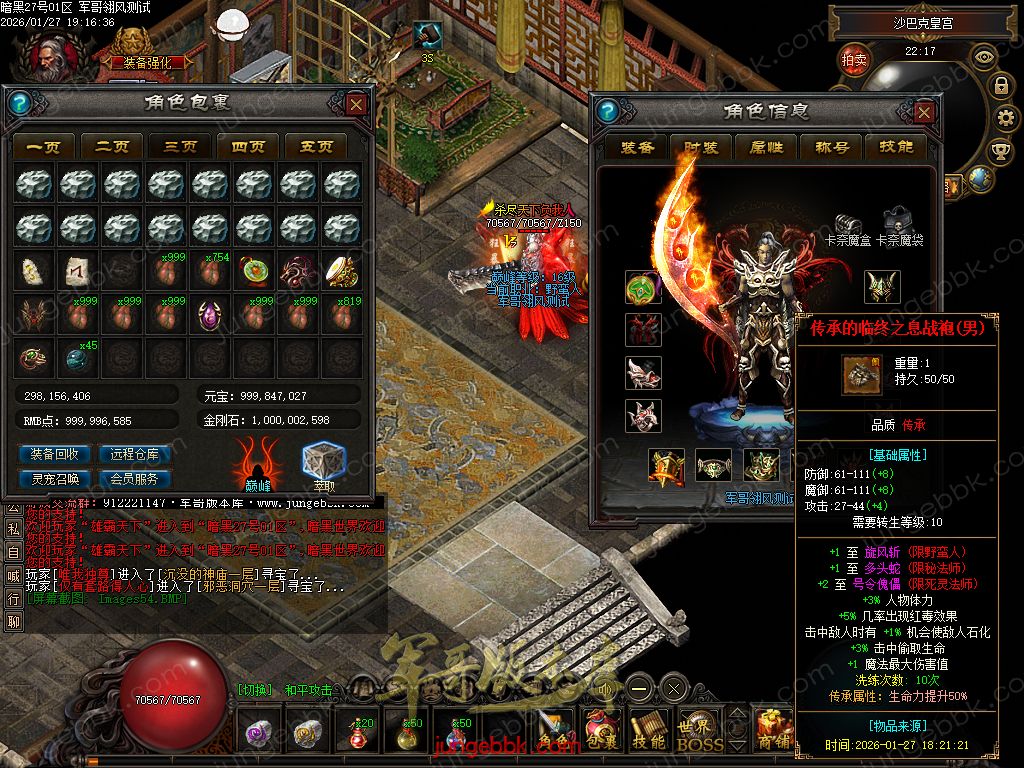
Task: Show the 称号 titles tab
Action: 832,147
